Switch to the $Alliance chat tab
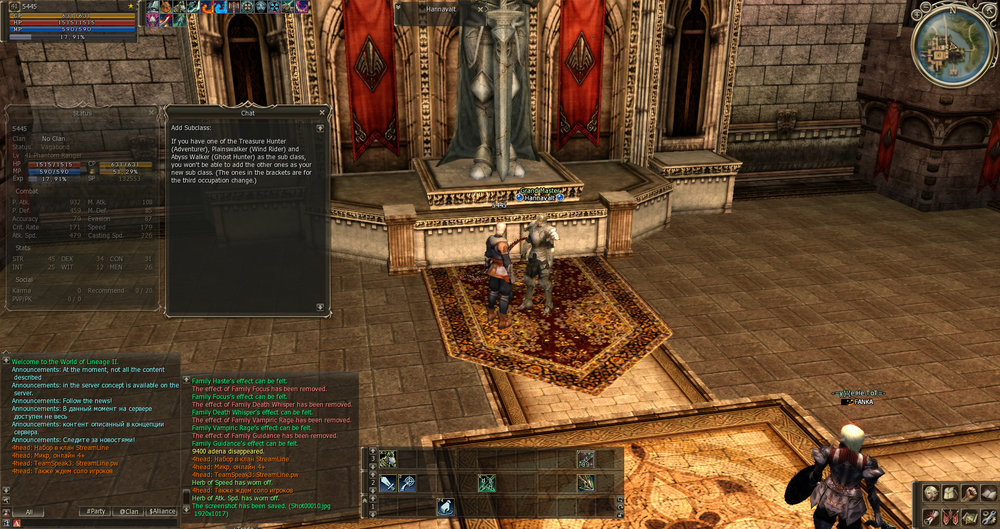Viewport: 1000px width, 529px height. [161, 511]
